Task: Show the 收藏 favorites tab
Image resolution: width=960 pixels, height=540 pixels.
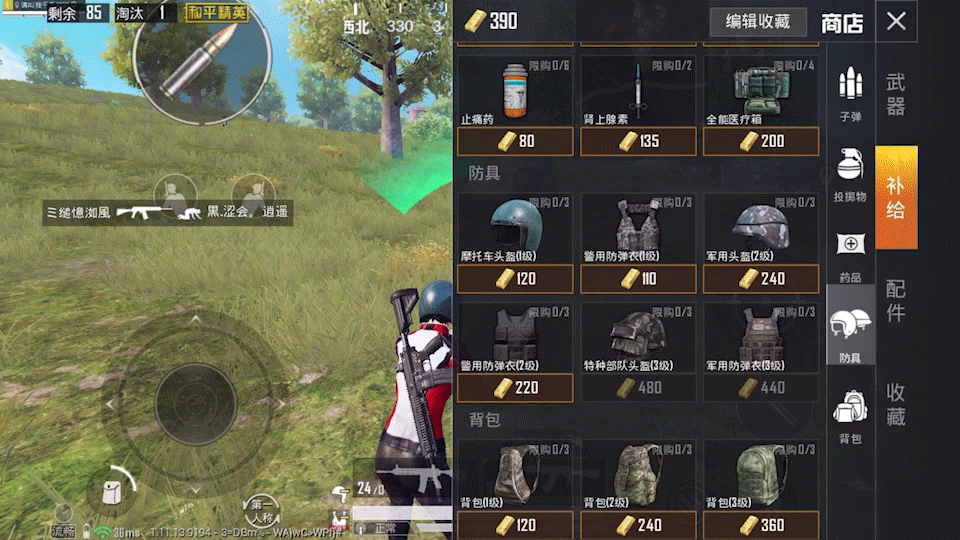Action: [x=896, y=404]
